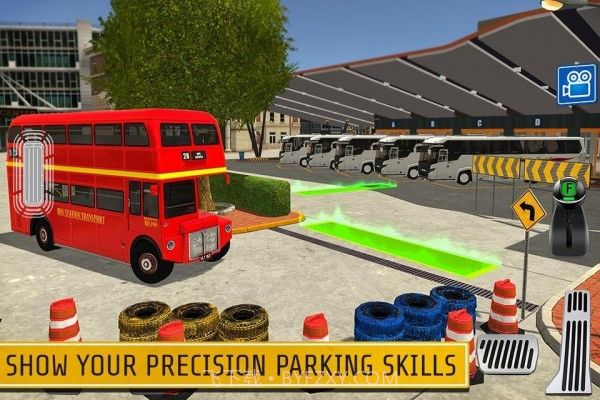This screenshot has width=600, height=400.
Task: Switch the camera view with the video camera icon
Action: tap(576, 85)
